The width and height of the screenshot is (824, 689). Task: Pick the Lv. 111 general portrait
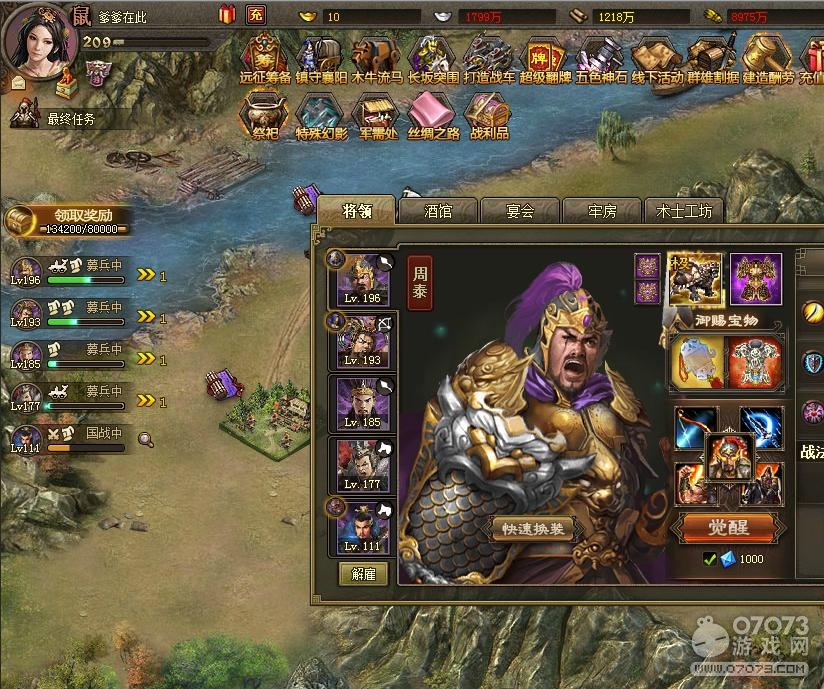(x=363, y=528)
